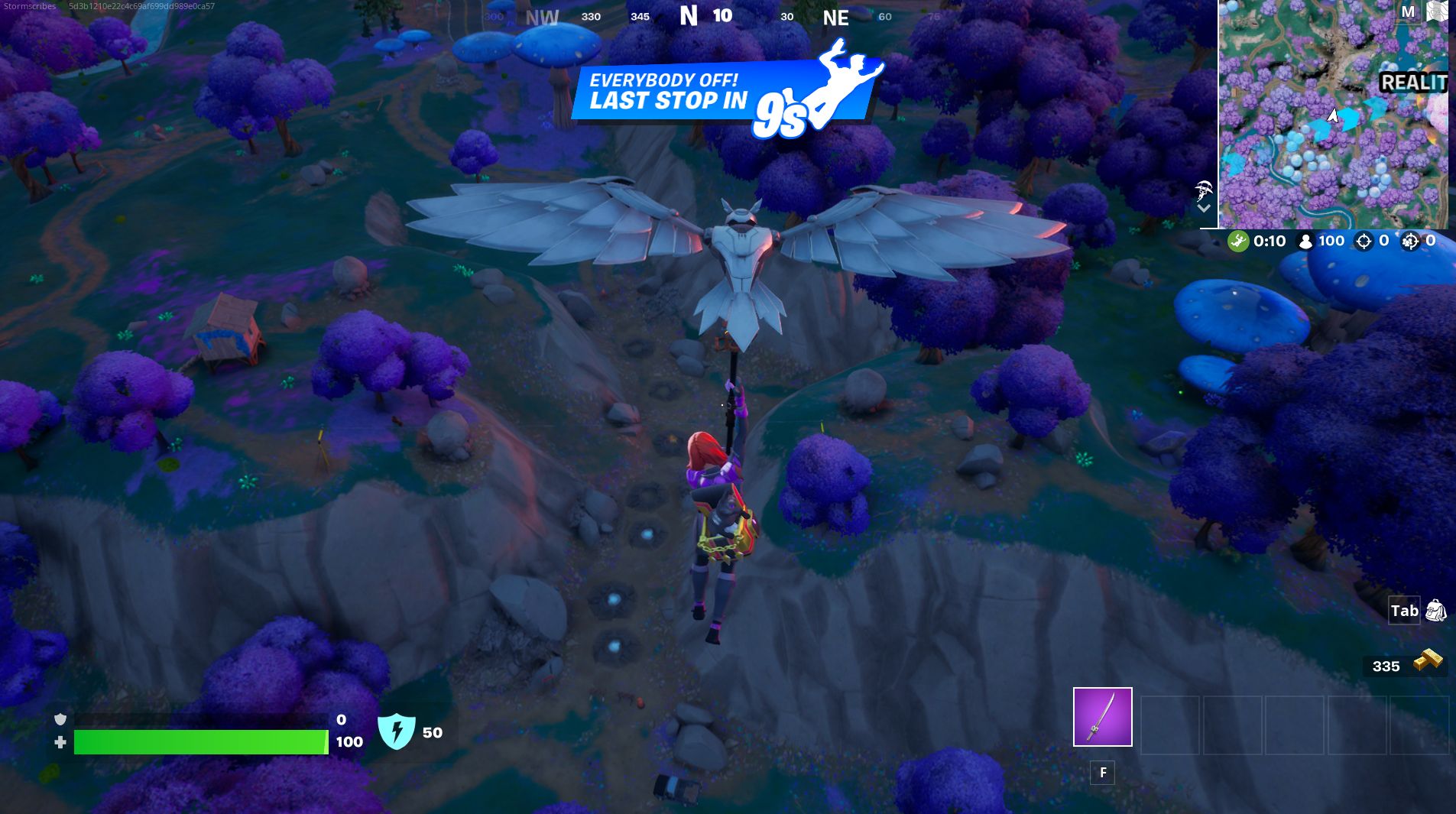Click the health plus icon
Screen dimensions: 1456x814
click(61, 742)
